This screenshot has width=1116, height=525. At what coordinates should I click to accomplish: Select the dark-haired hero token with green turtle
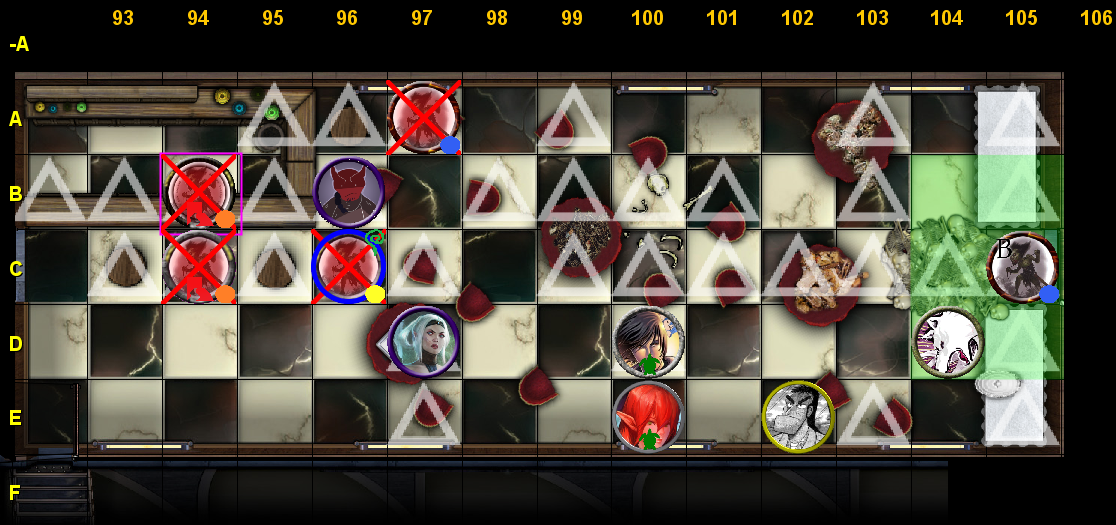click(649, 342)
